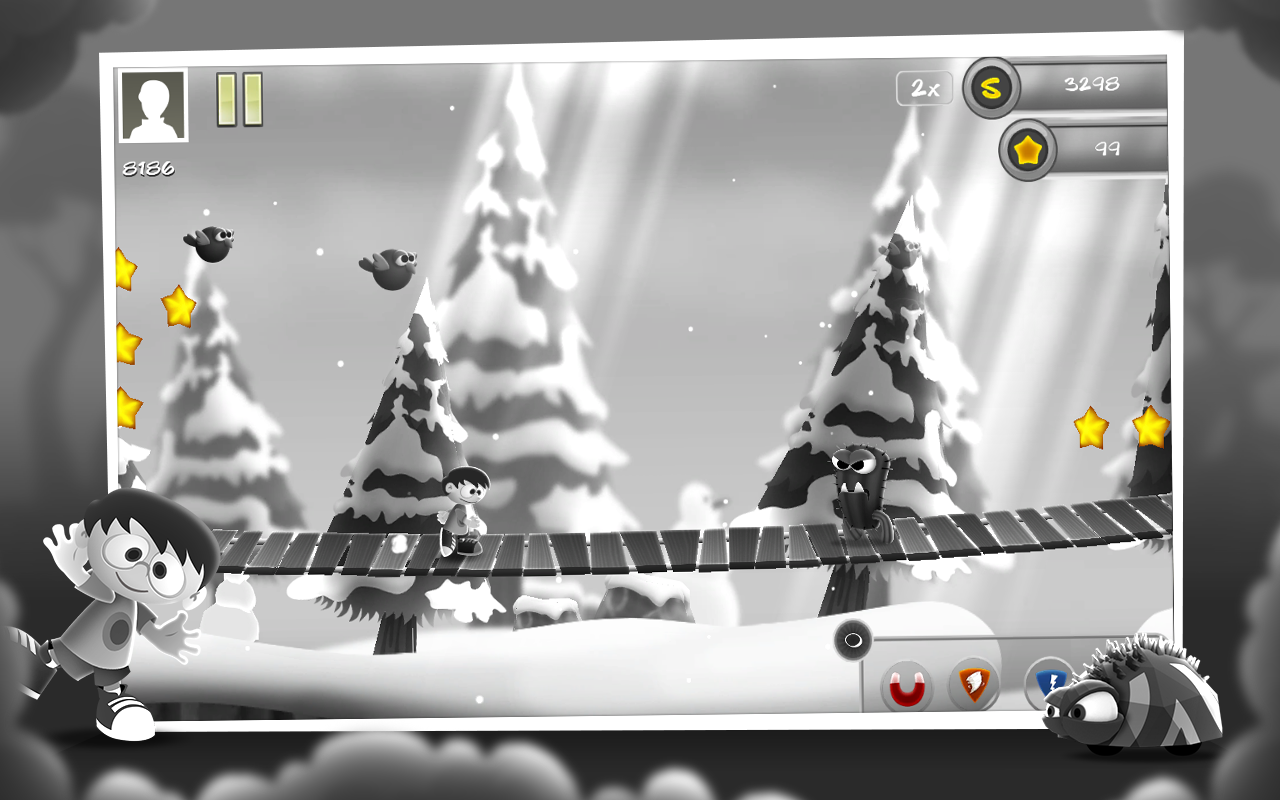Click the 2x score multiplier badge
This screenshot has width=1280, height=800.
[x=925, y=88]
